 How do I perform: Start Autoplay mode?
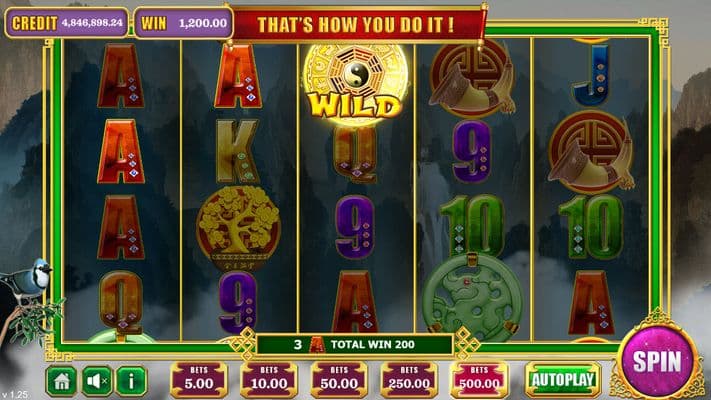pyautogui.click(x=563, y=380)
